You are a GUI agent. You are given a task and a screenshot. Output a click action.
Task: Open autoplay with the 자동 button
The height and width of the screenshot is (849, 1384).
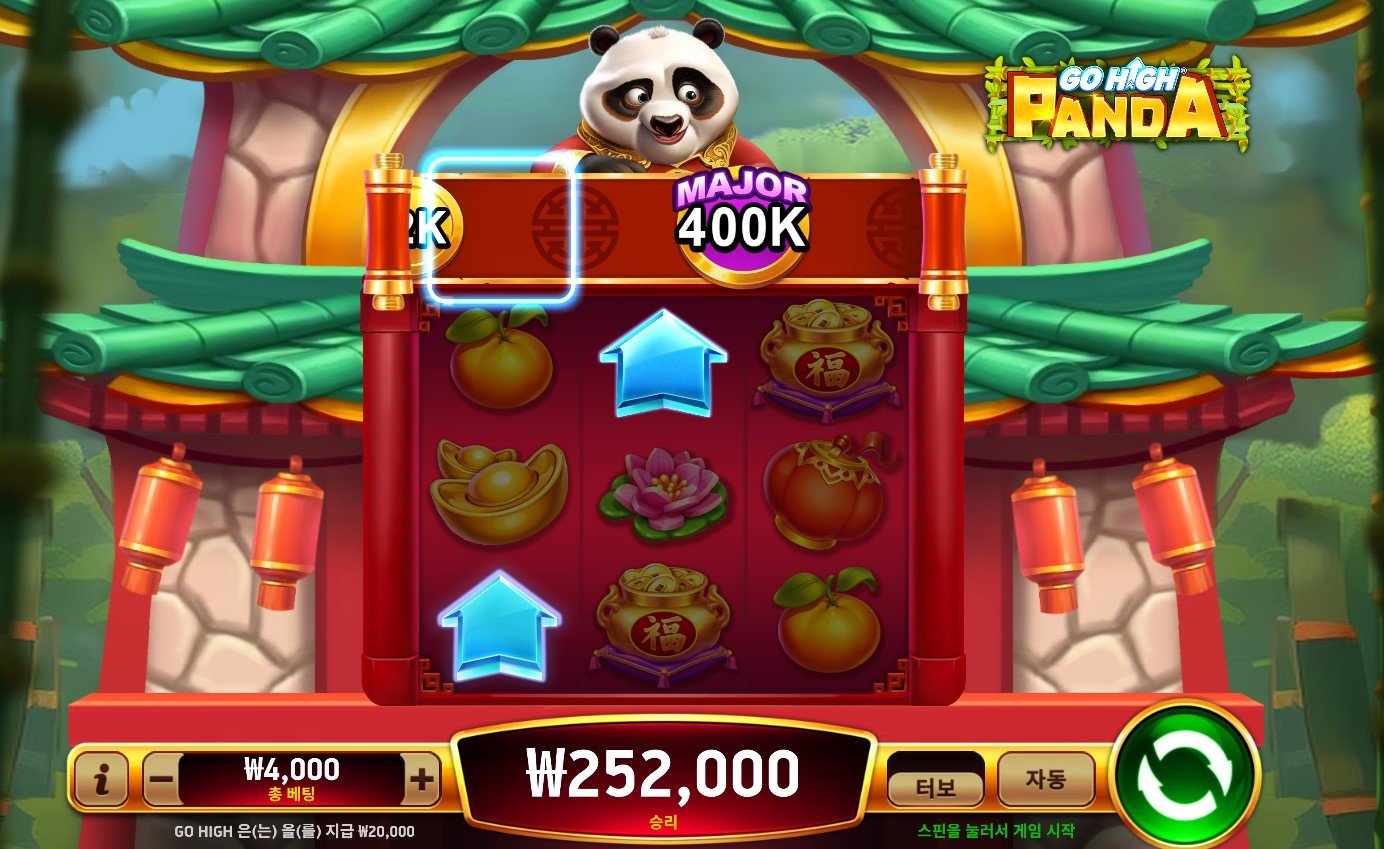(1046, 780)
